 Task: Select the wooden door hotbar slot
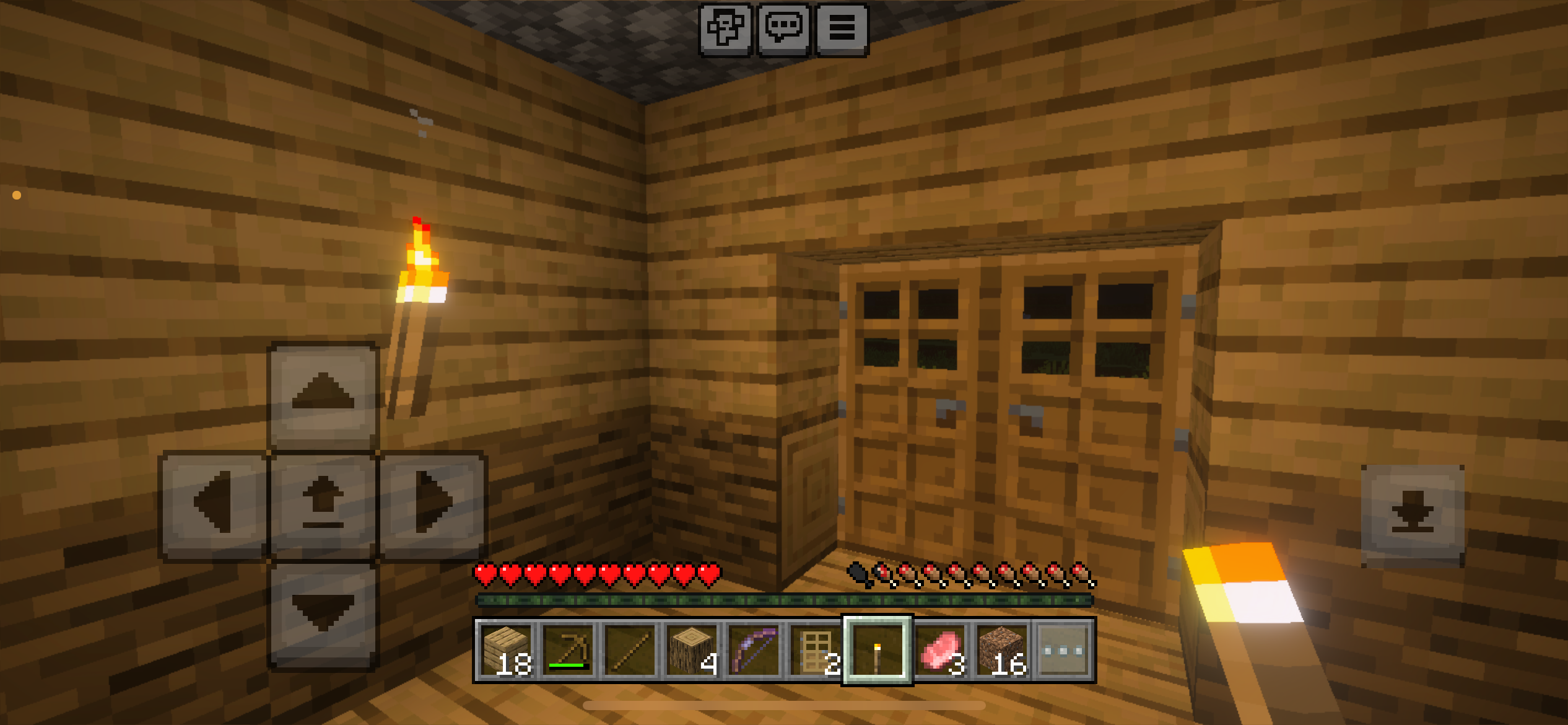pyautogui.click(x=816, y=650)
